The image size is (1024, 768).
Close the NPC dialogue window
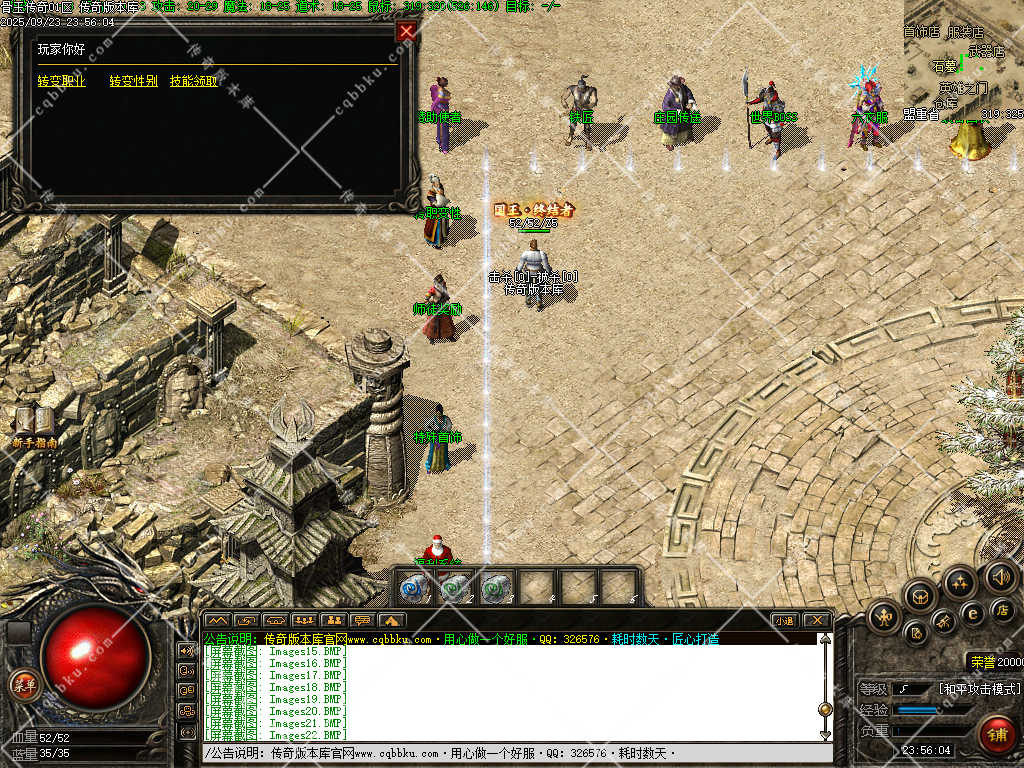[406, 31]
